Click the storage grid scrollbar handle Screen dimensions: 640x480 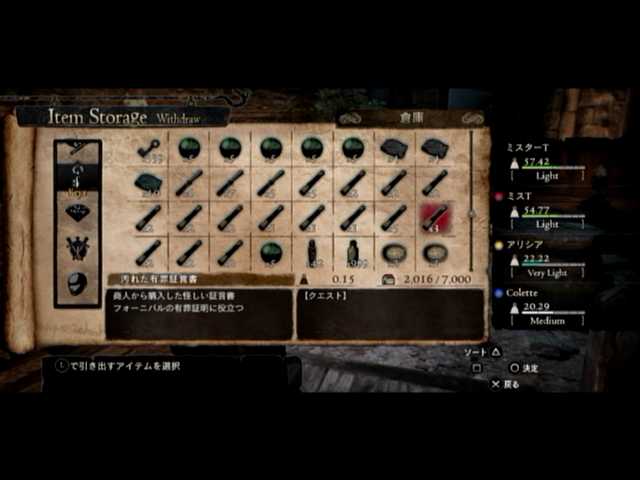(471, 212)
